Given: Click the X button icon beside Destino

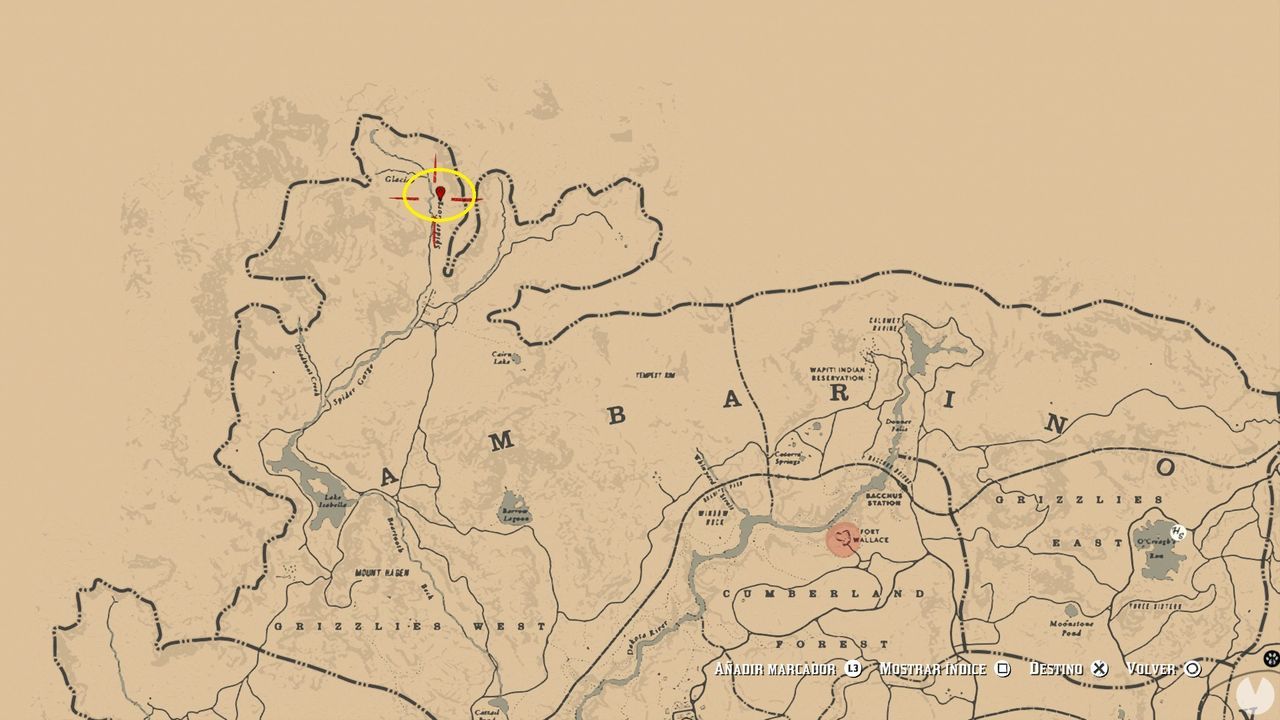Looking at the screenshot, I should [x=1097, y=668].
